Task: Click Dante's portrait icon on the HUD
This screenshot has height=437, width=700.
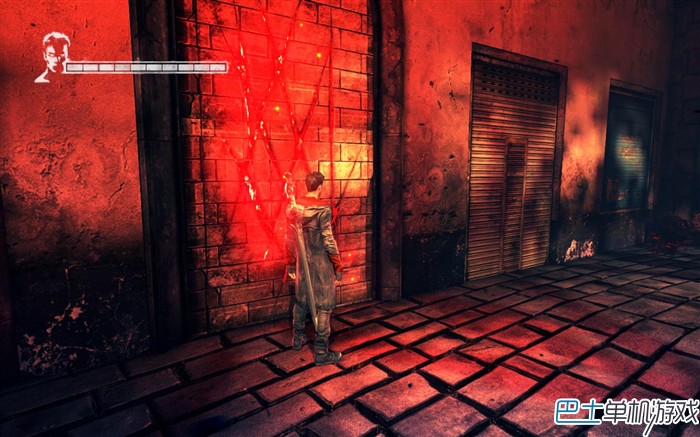Action: click(x=52, y=56)
